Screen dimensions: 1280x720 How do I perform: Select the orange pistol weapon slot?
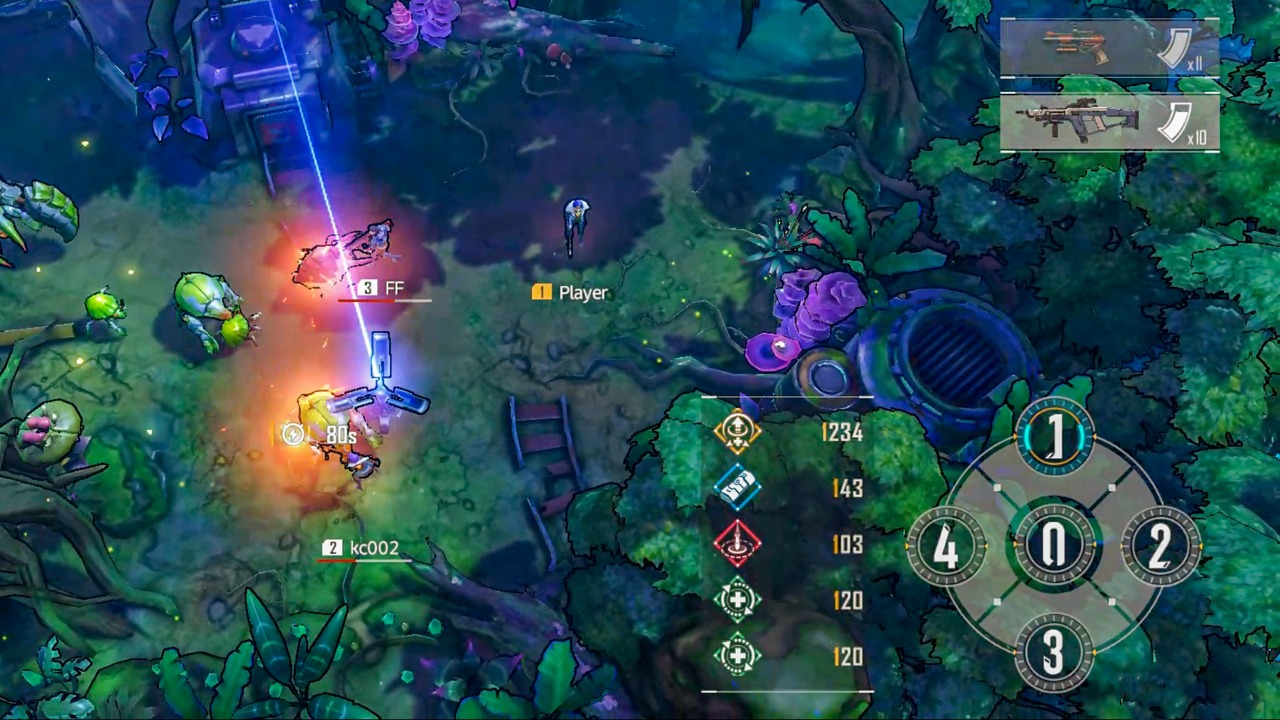point(1109,47)
